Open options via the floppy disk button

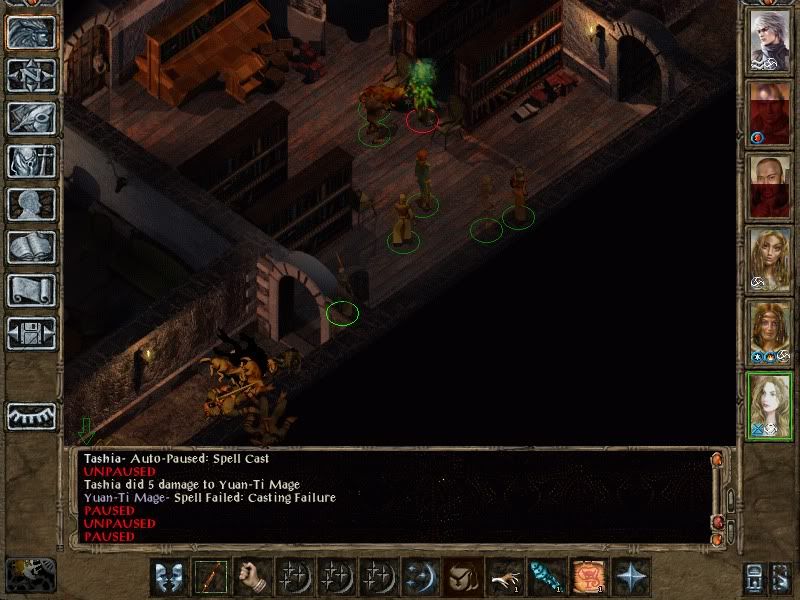pos(32,333)
